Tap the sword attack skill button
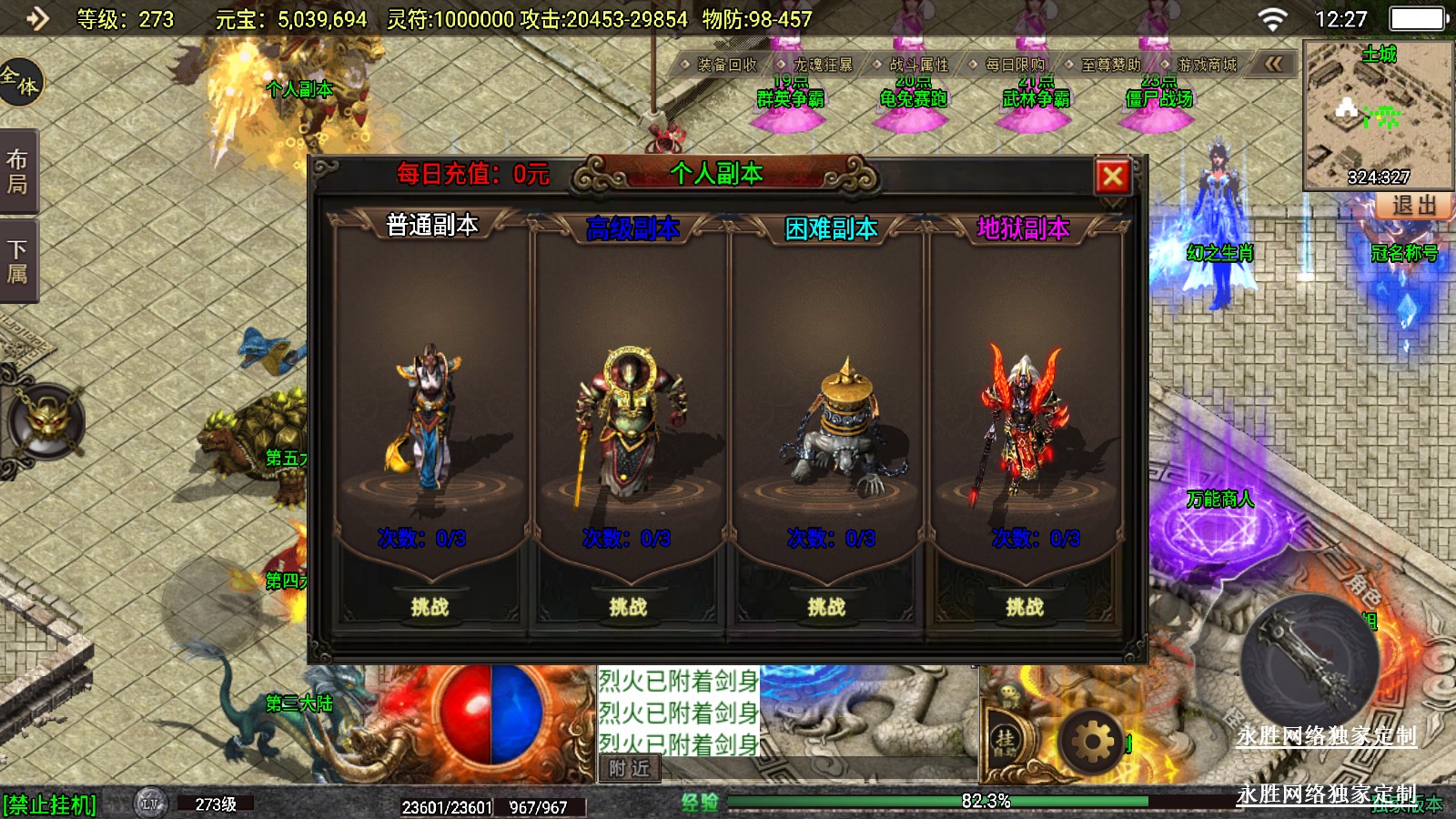The width and height of the screenshot is (1456, 819). click(1309, 657)
